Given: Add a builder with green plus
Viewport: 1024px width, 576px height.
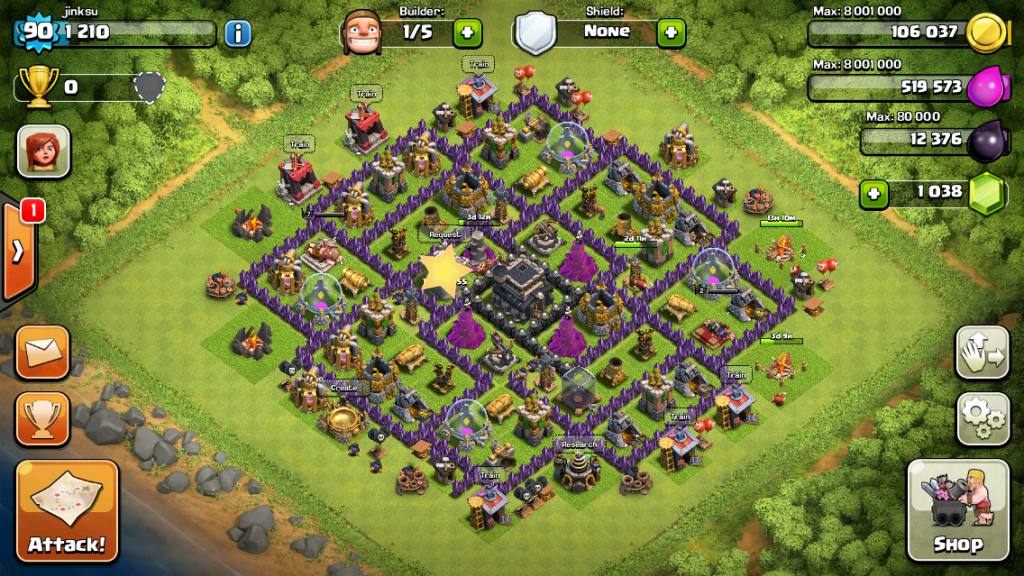Looking at the screenshot, I should tap(467, 32).
